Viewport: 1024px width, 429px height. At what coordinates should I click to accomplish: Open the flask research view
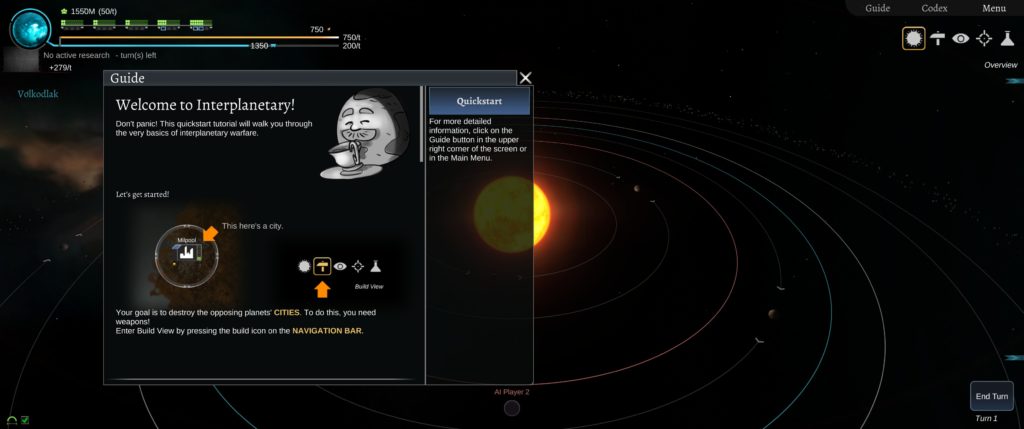click(x=1007, y=38)
